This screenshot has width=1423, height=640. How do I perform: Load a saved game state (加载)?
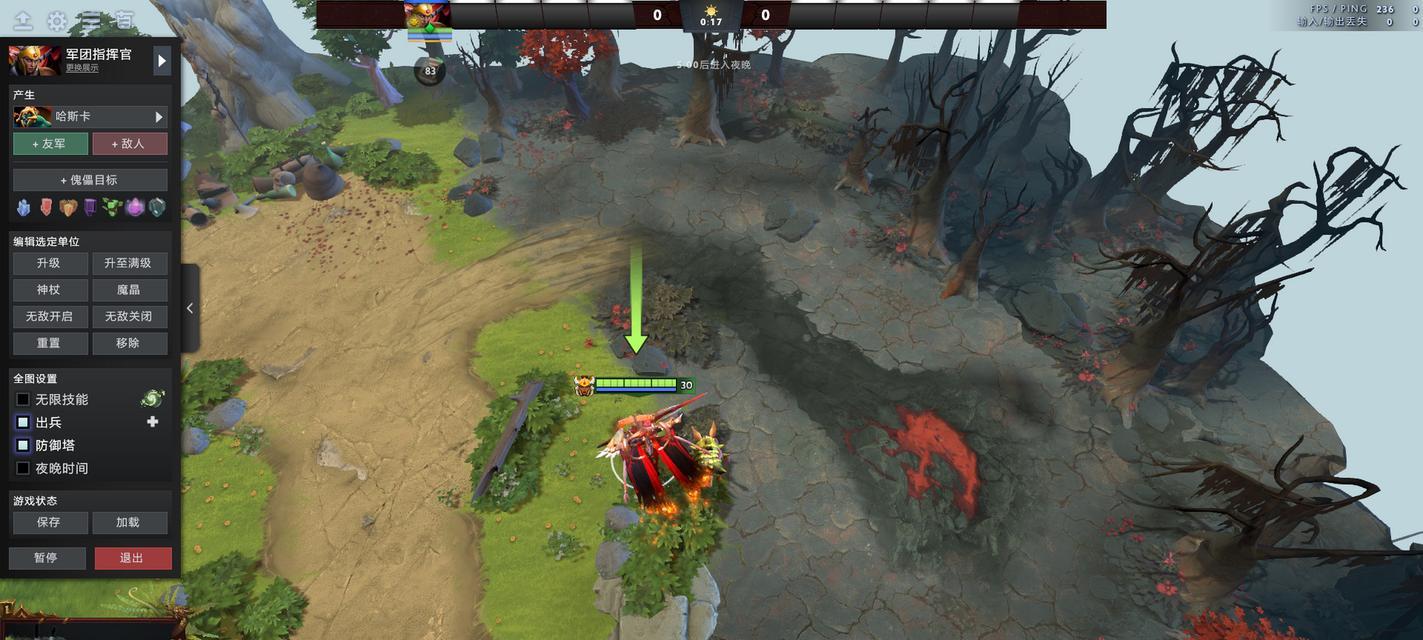pos(130,523)
